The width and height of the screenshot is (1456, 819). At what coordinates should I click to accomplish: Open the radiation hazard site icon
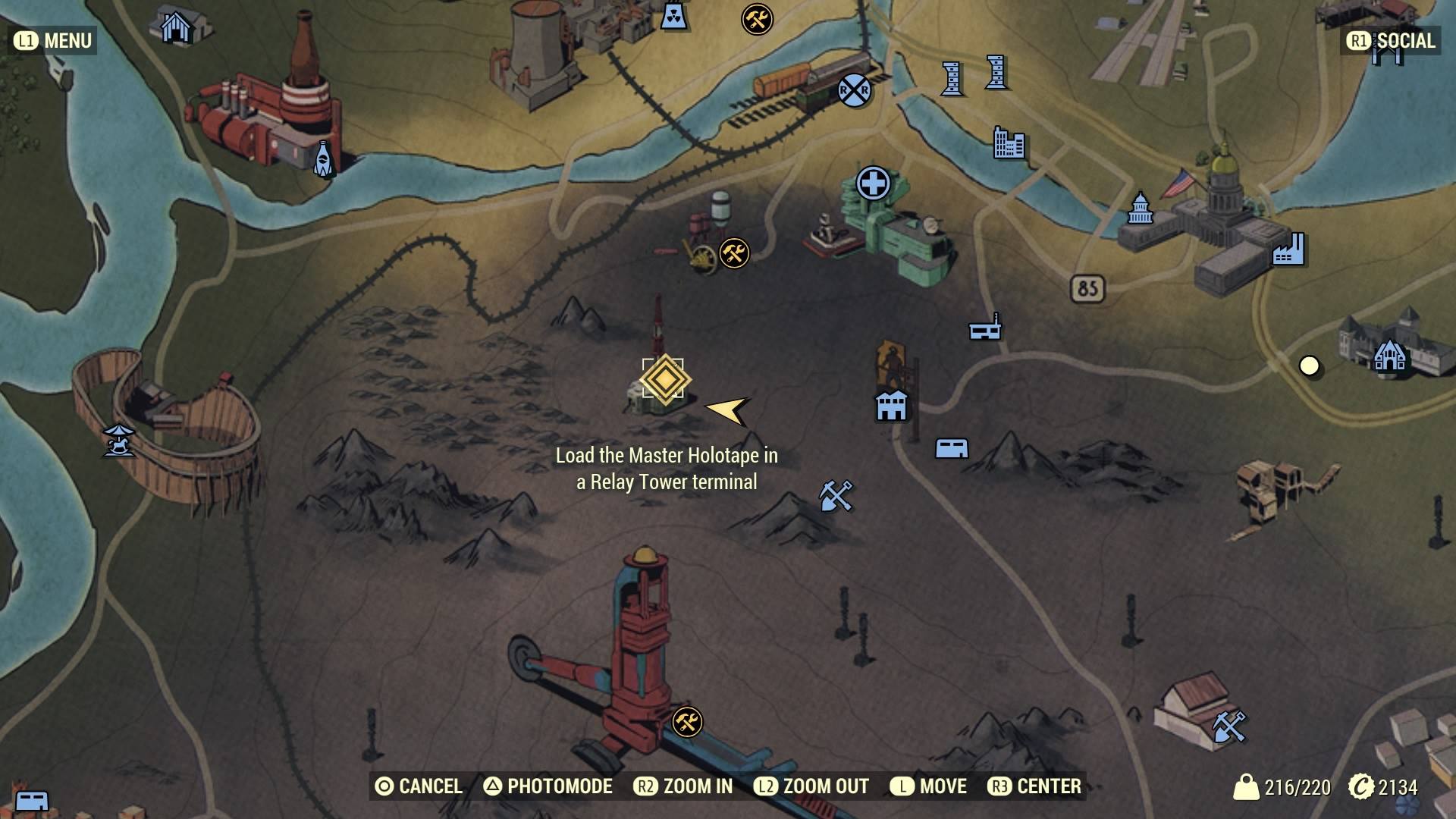[x=673, y=17]
